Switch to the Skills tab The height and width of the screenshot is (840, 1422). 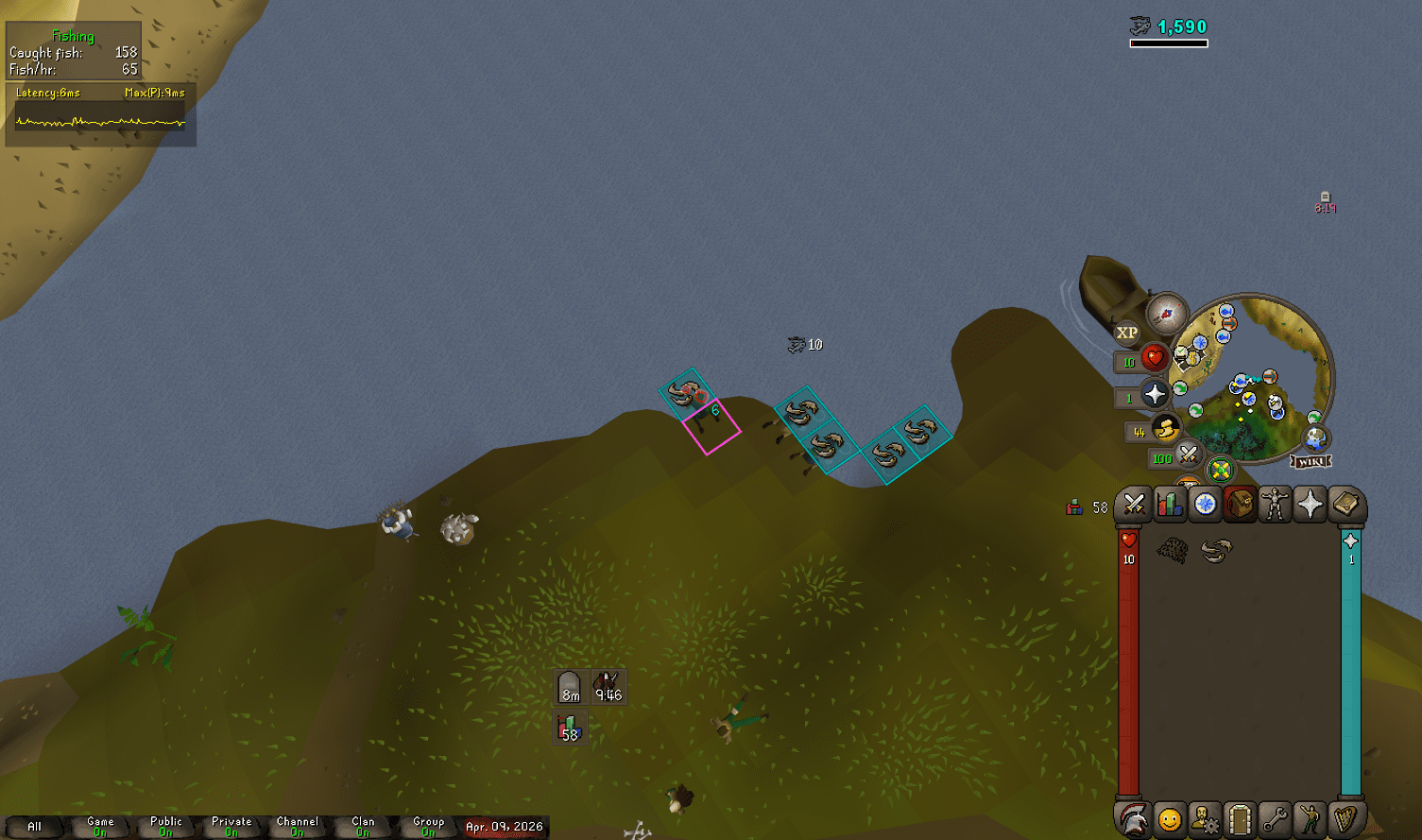pyautogui.click(x=1170, y=505)
